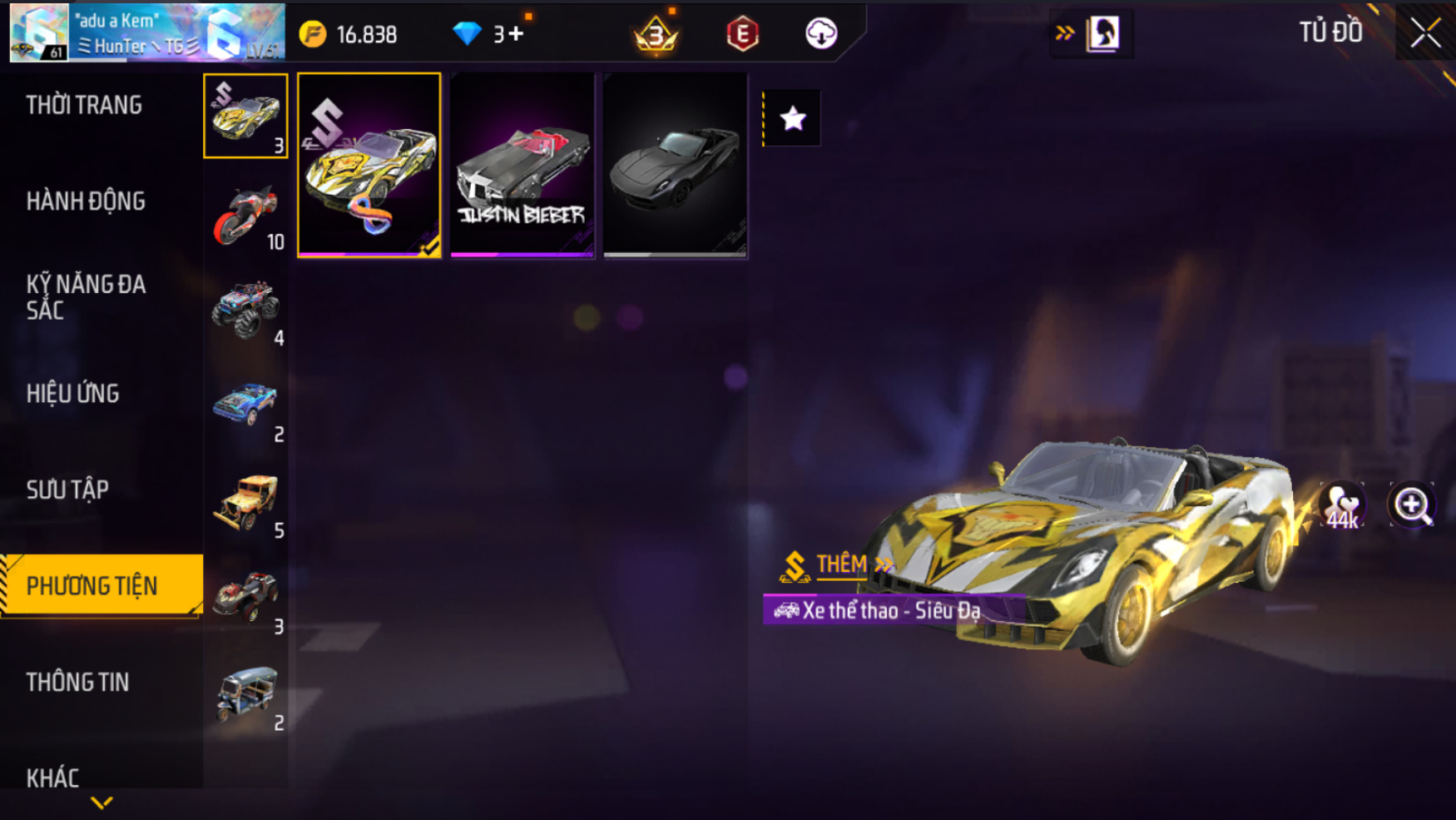The height and width of the screenshot is (820, 1456).
Task: Choose the Thông Tin tab
Action: pyautogui.click(x=77, y=682)
